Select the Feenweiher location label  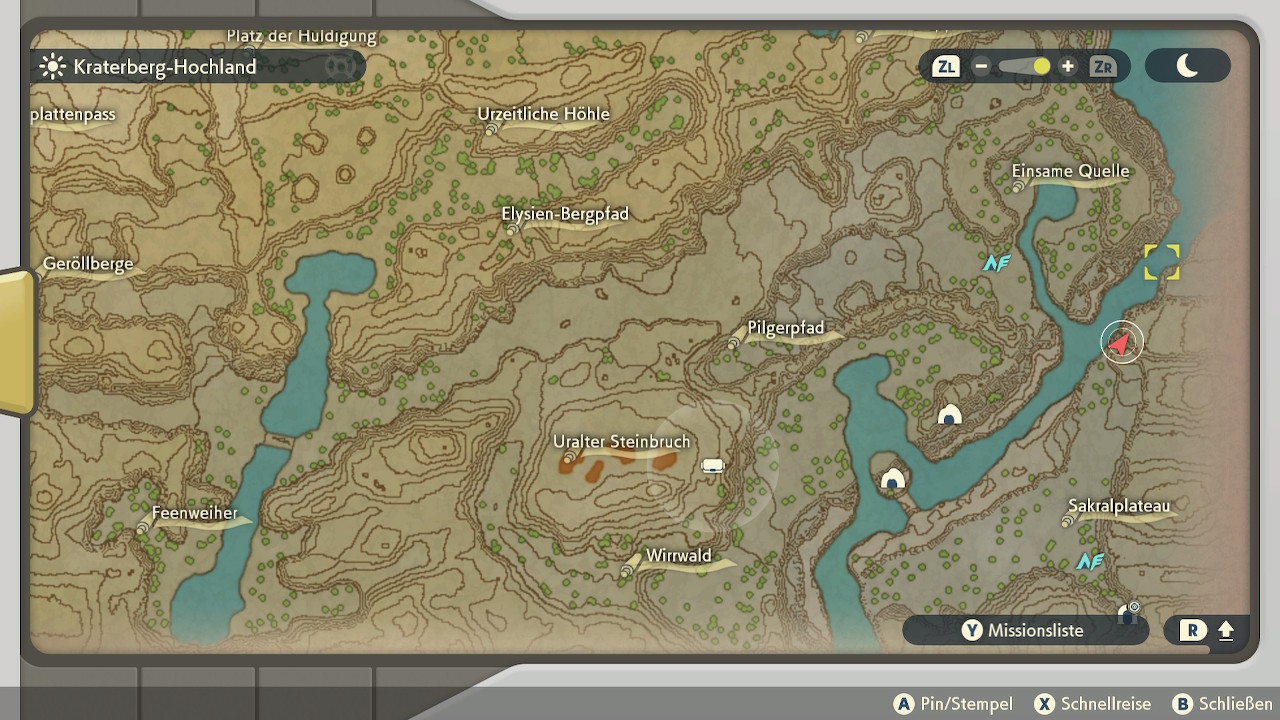pos(194,514)
